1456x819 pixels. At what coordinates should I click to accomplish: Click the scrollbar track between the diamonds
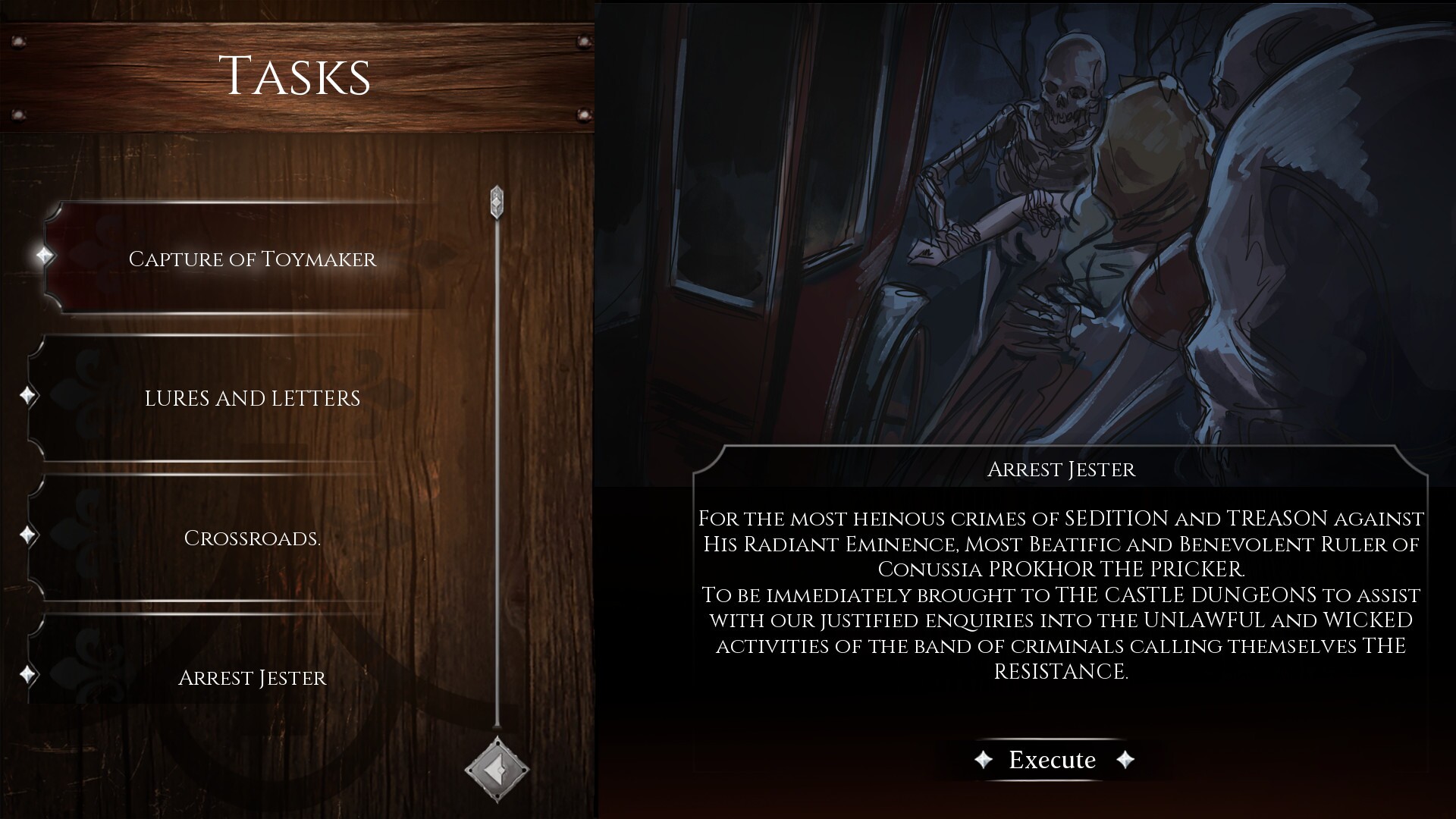coord(497,485)
